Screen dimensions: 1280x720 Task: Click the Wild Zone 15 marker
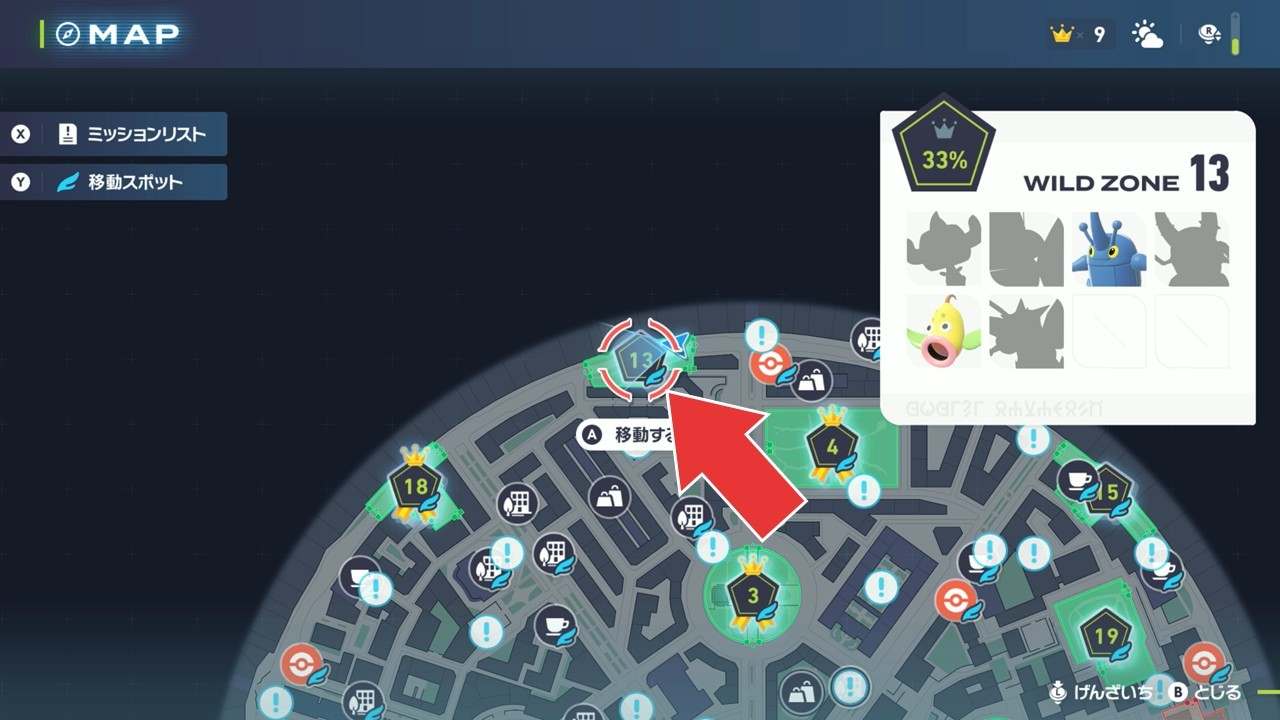click(1106, 492)
